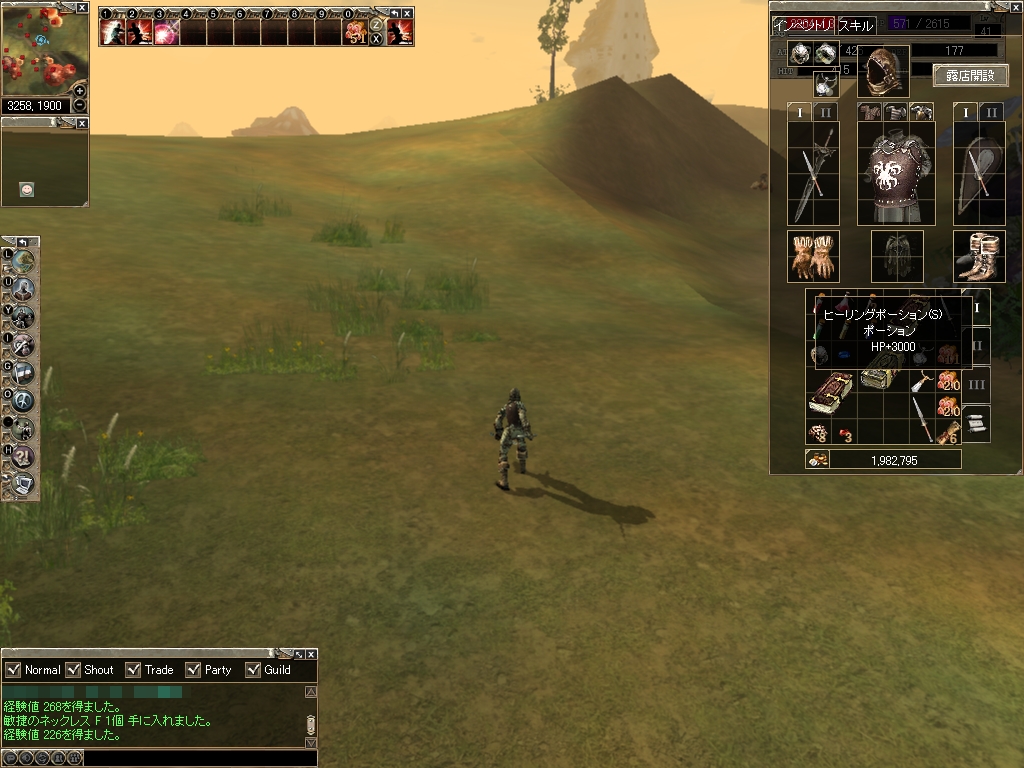The height and width of the screenshot is (768, 1024).
Task: Open the help question mark menu icon
Action: [x=22, y=457]
